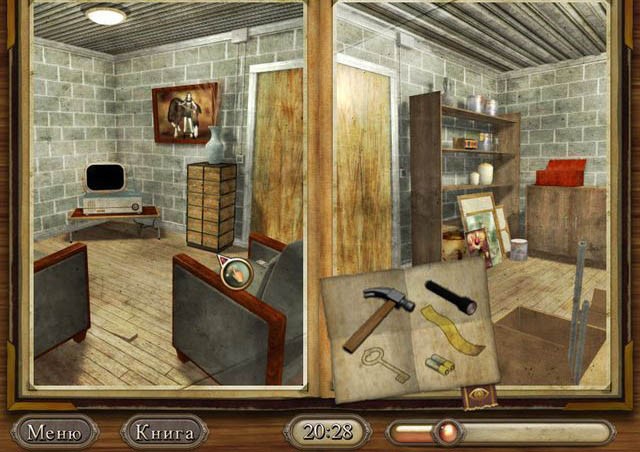Open the Меню button

click(x=54, y=432)
